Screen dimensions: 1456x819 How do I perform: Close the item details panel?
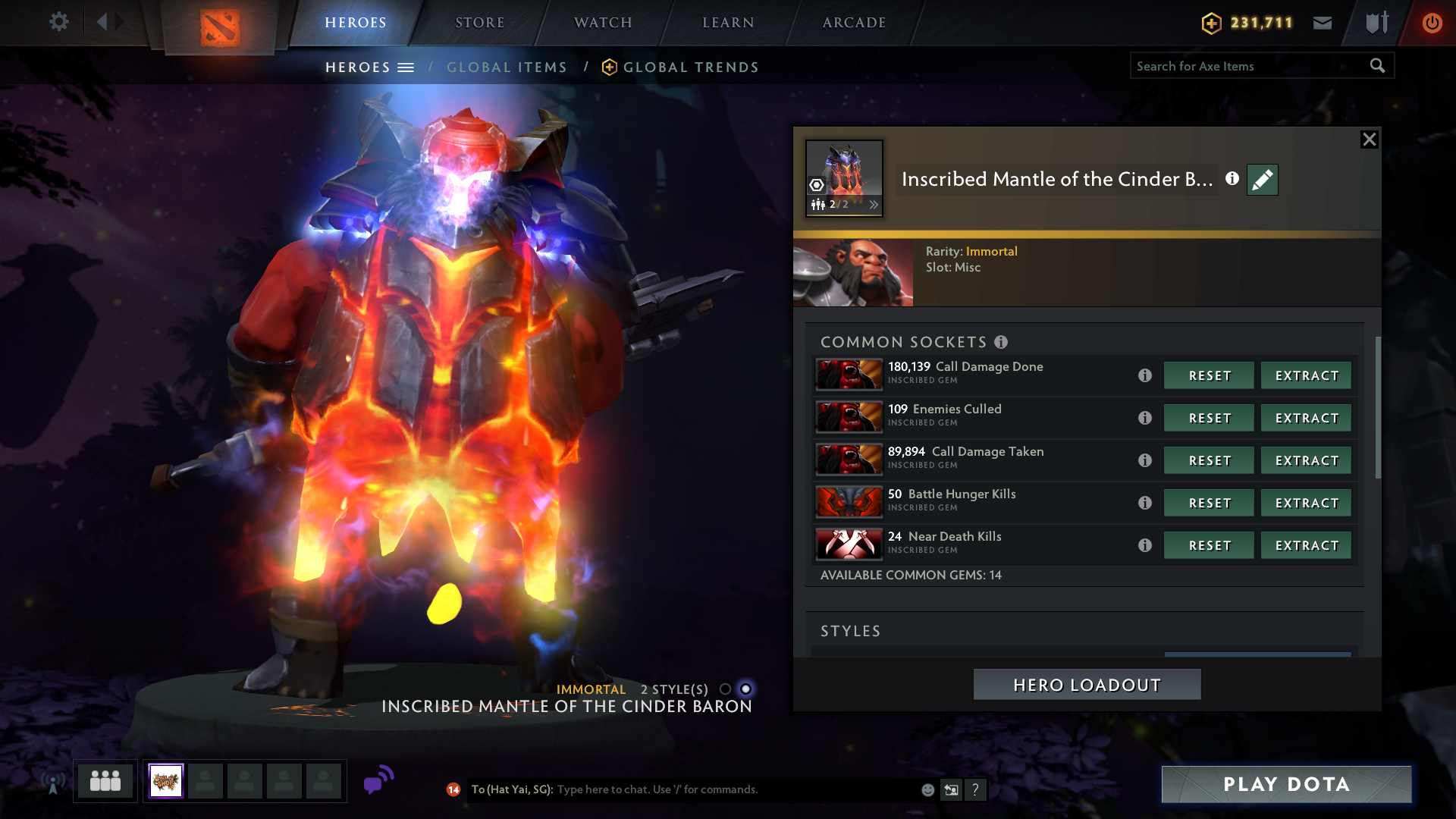pyautogui.click(x=1369, y=140)
